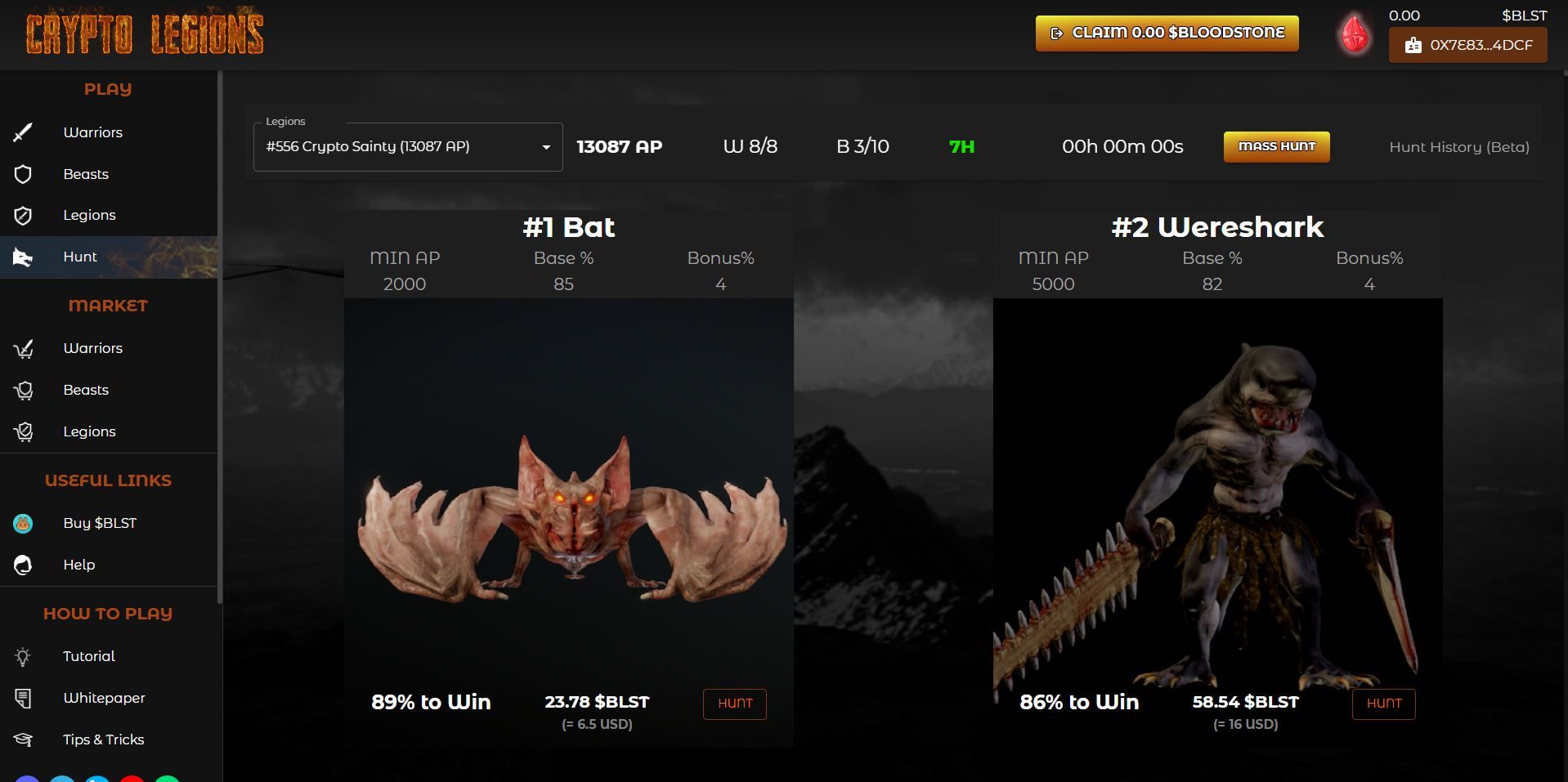The height and width of the screenshot is (782, 1568).
Task: Show Tips & Tricks
Action: [103, 740]
